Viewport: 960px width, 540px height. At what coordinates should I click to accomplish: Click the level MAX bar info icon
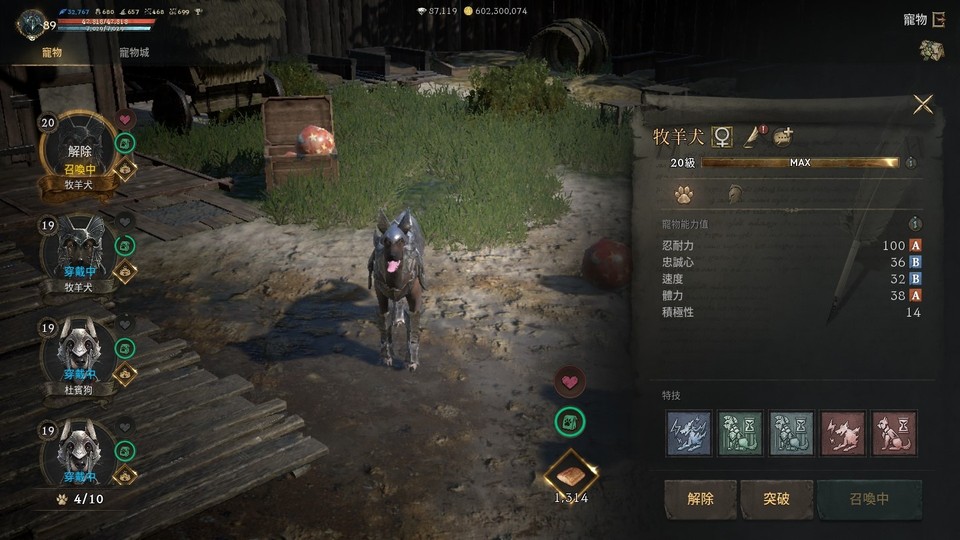pyautogui.click(x=910, y=162)
